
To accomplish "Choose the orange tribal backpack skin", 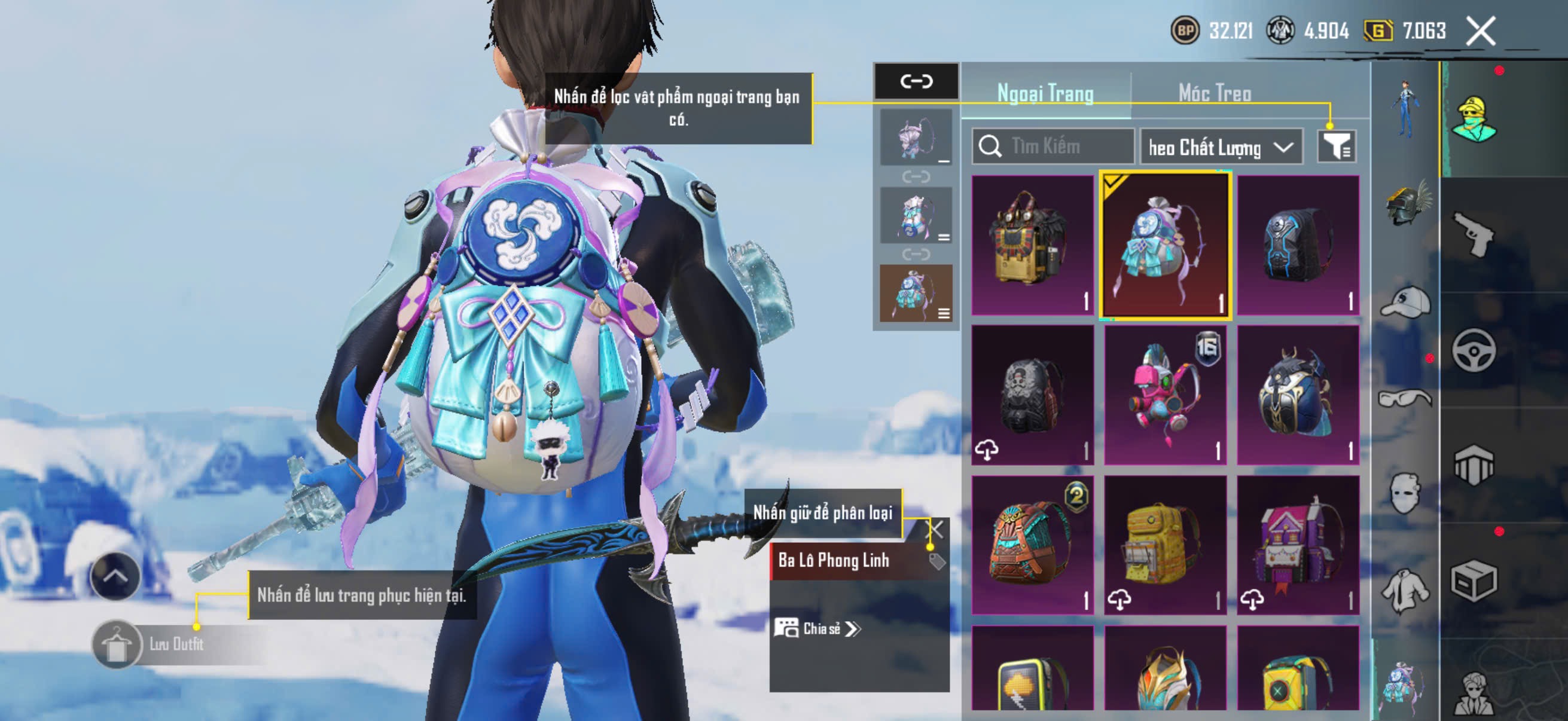I will tap(1032, 545).
